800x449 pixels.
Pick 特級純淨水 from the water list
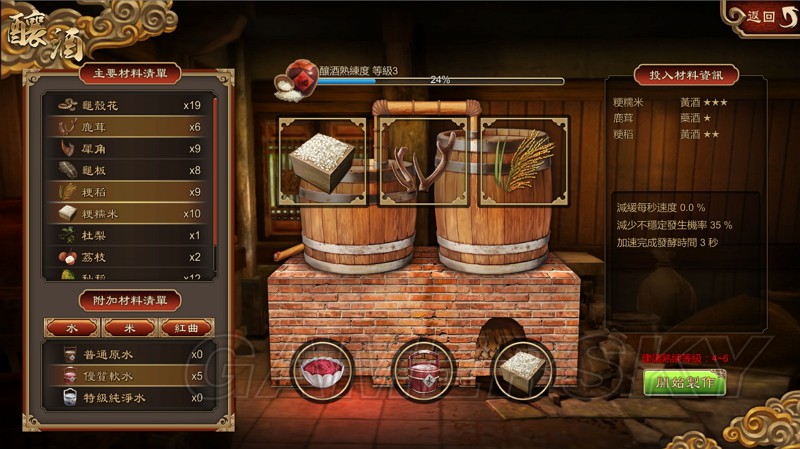128,397
